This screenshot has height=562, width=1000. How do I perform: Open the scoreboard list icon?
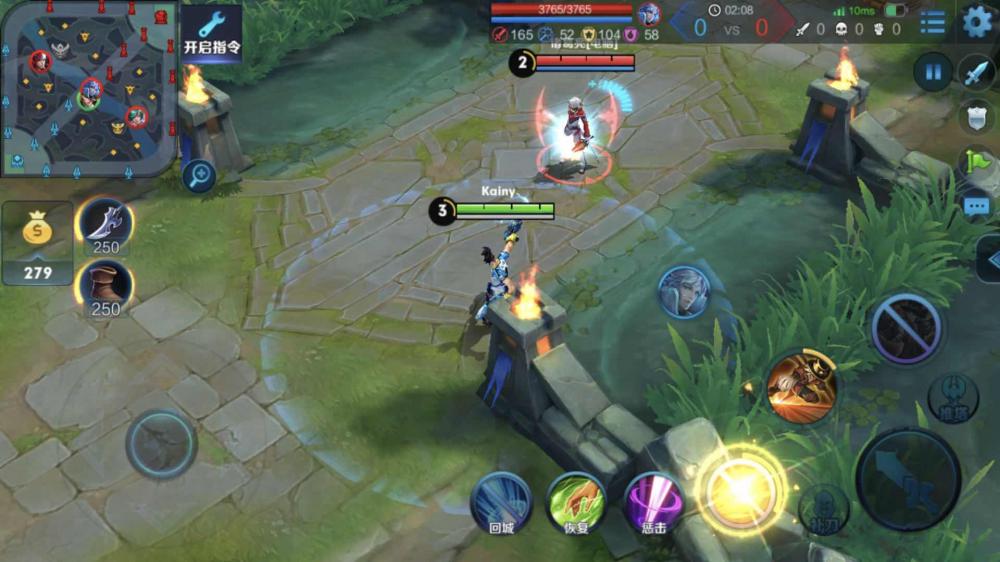tap(933, 22)
